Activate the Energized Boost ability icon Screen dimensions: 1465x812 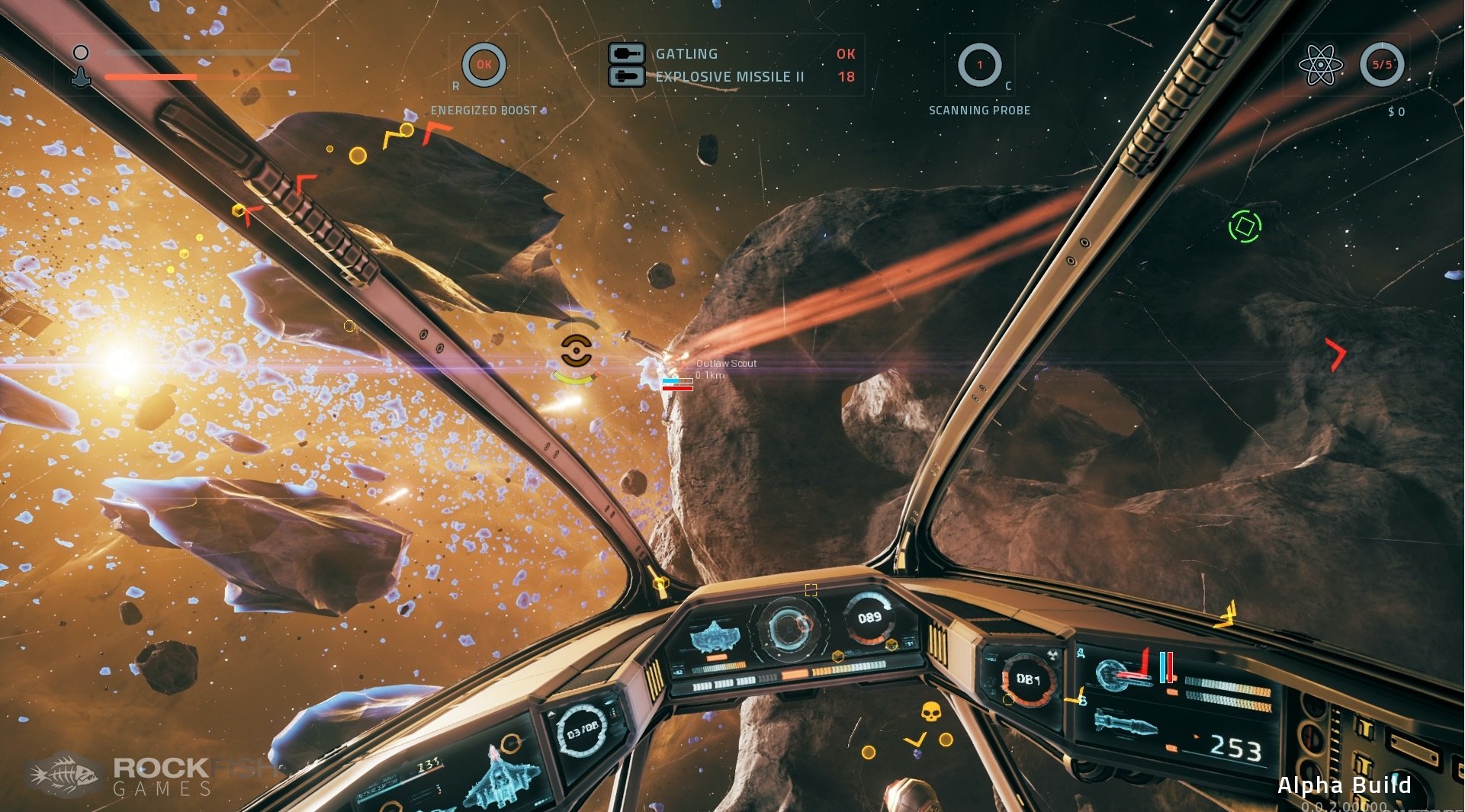tap(484, 66)
